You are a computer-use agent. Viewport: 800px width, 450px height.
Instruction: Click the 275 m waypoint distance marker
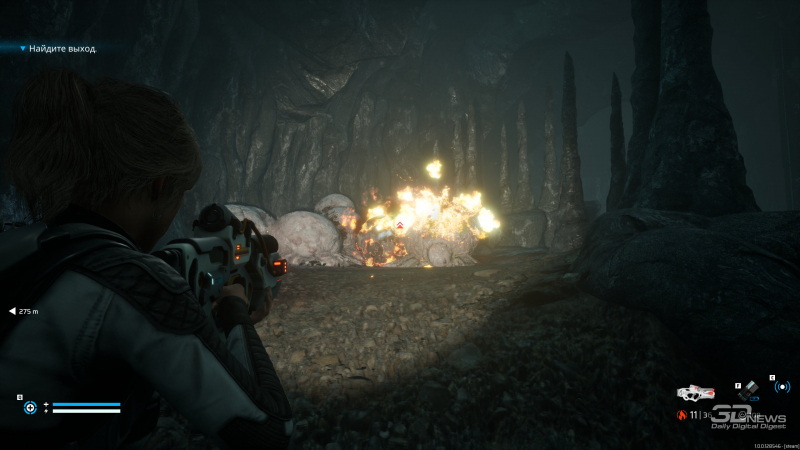pyautogui.click(x=25, y=311)
